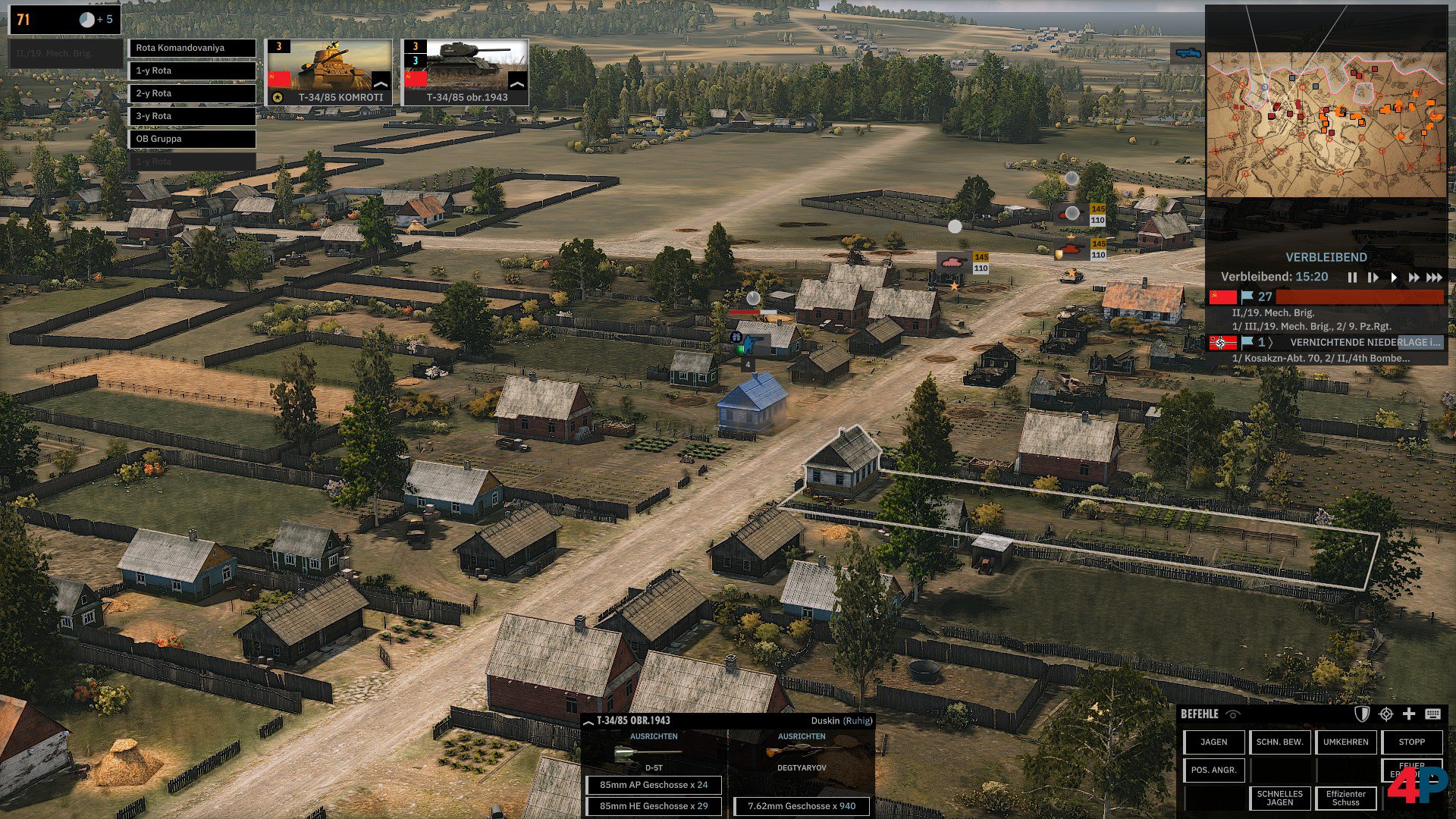Click the Soviet flag icon in the score panel
This screenshot has width=1456, height=819.
pos(1222,297)
